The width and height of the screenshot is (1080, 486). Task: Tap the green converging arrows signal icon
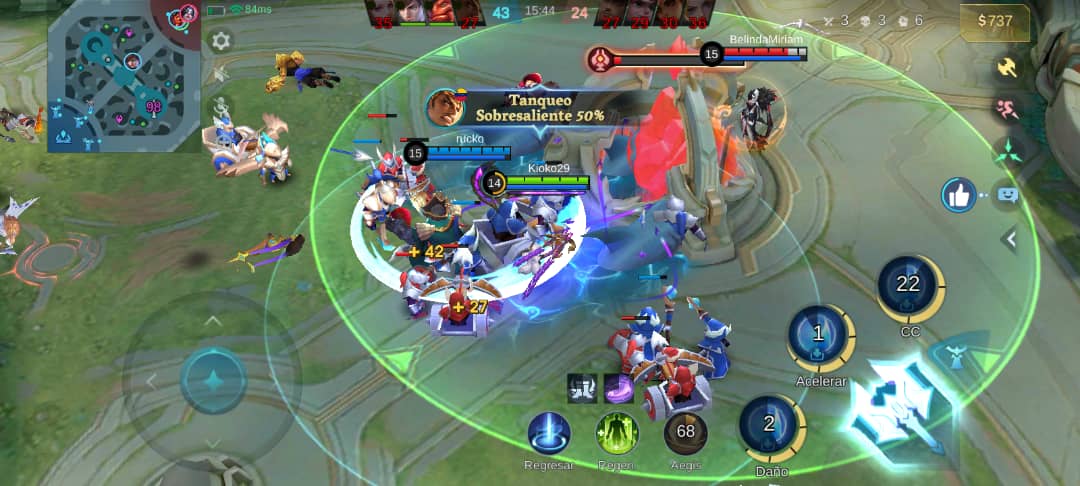1006,152
